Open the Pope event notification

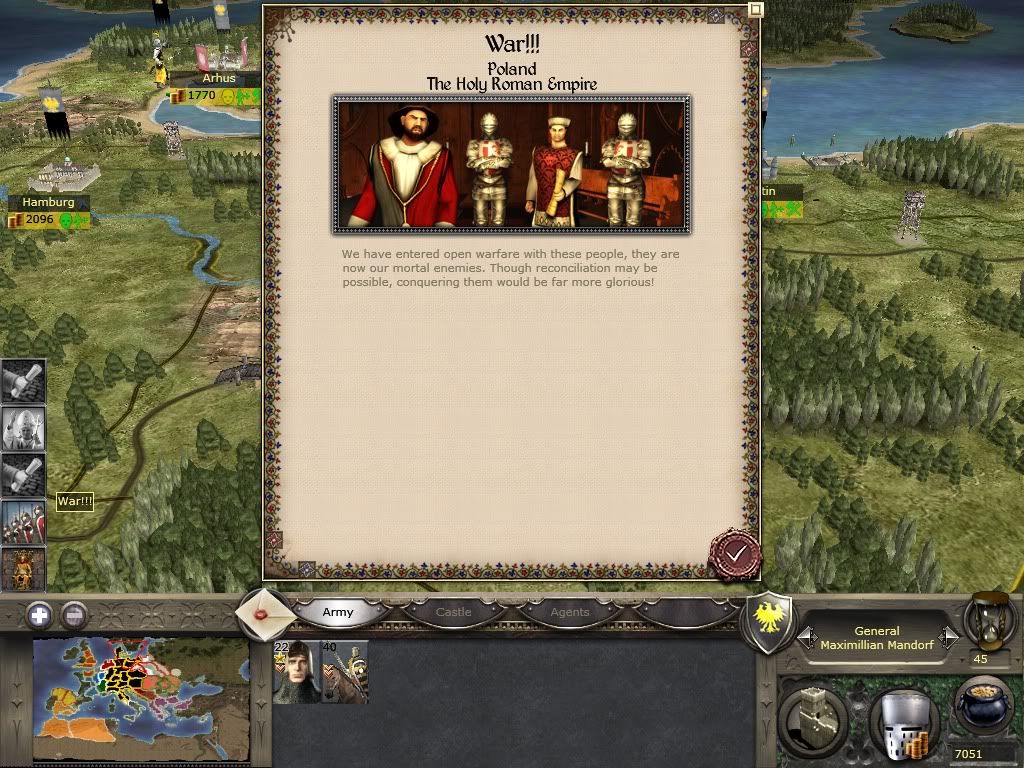[22, 428]
